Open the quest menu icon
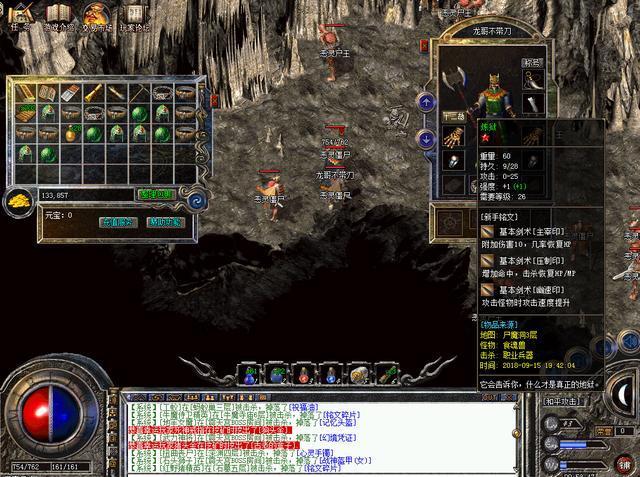 (22, 15)
